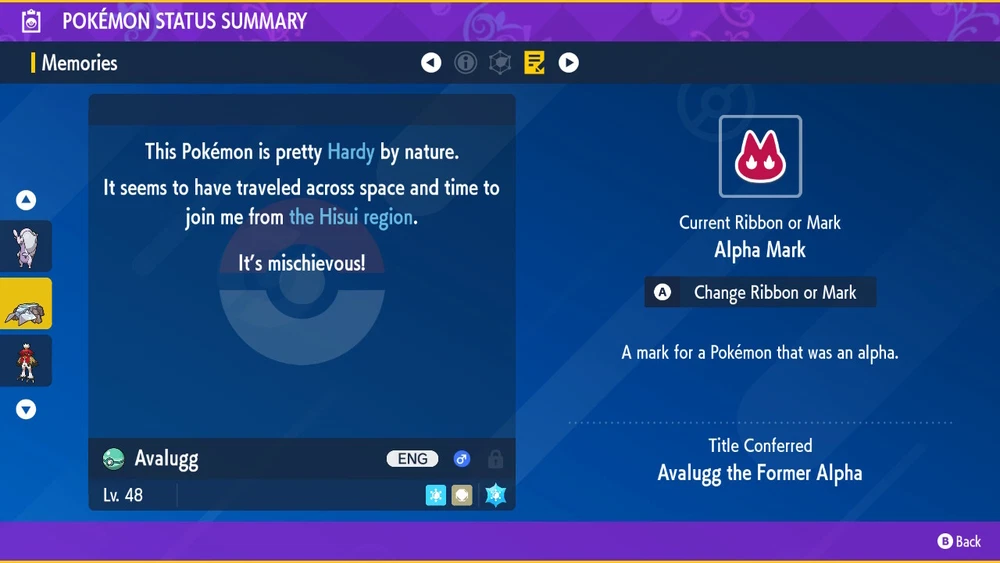
Task: Switch to the info page tab
Action: pyautogui.click(x=465, y=63)
